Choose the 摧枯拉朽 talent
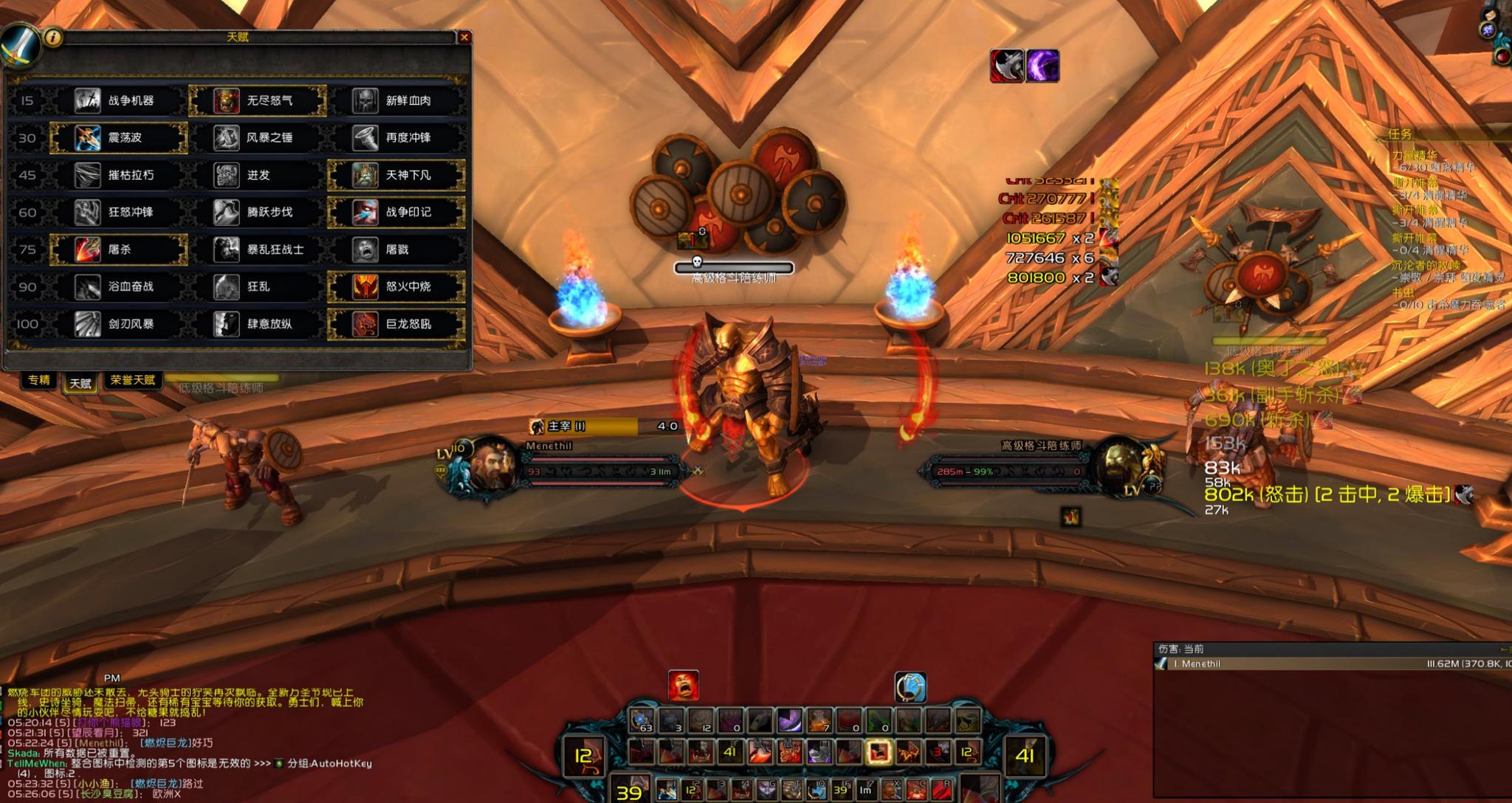 pos(119,175)
